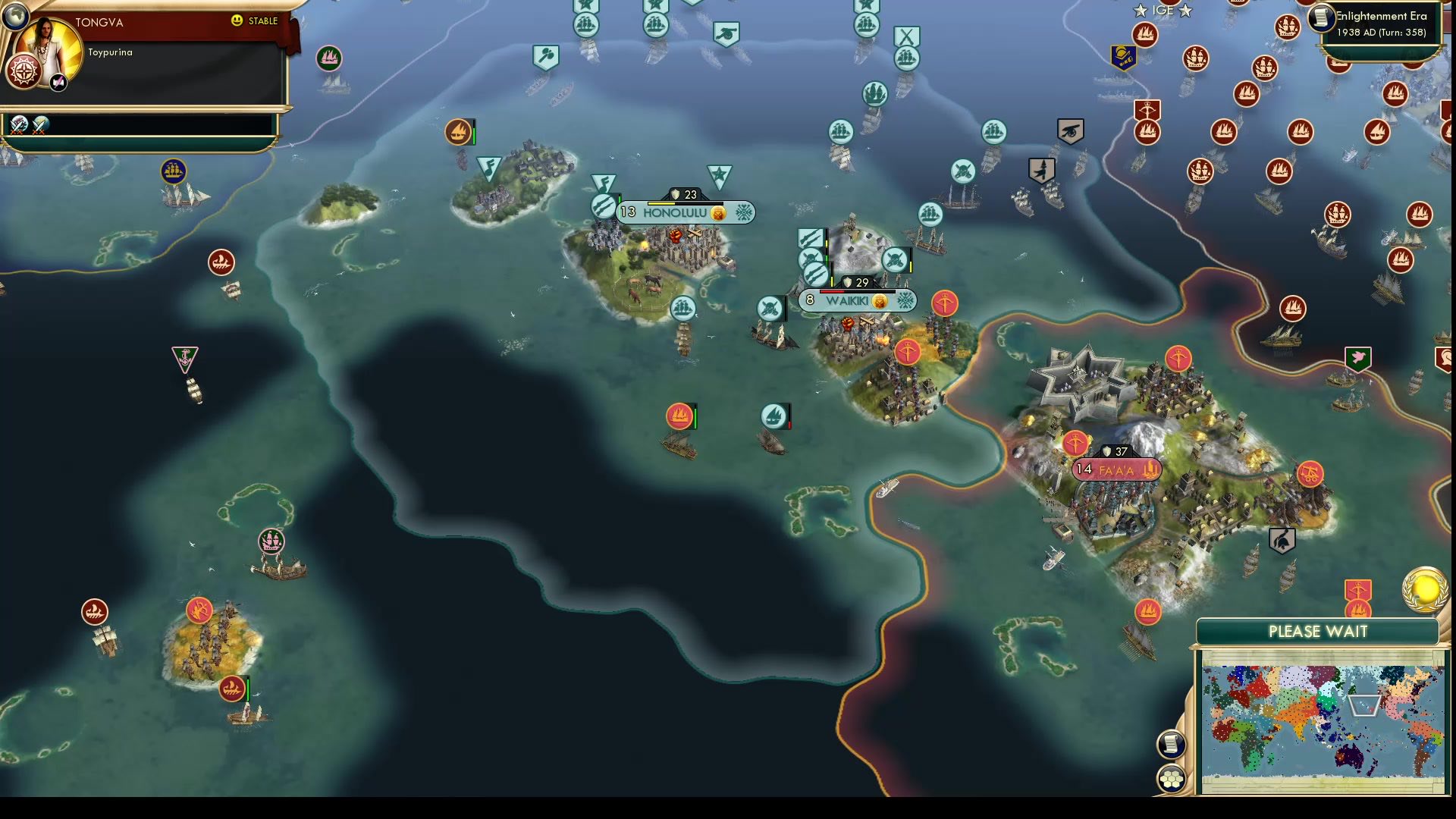Expand the Honolulu city banner
The image size is (1456, 819).
click(681, 212)
